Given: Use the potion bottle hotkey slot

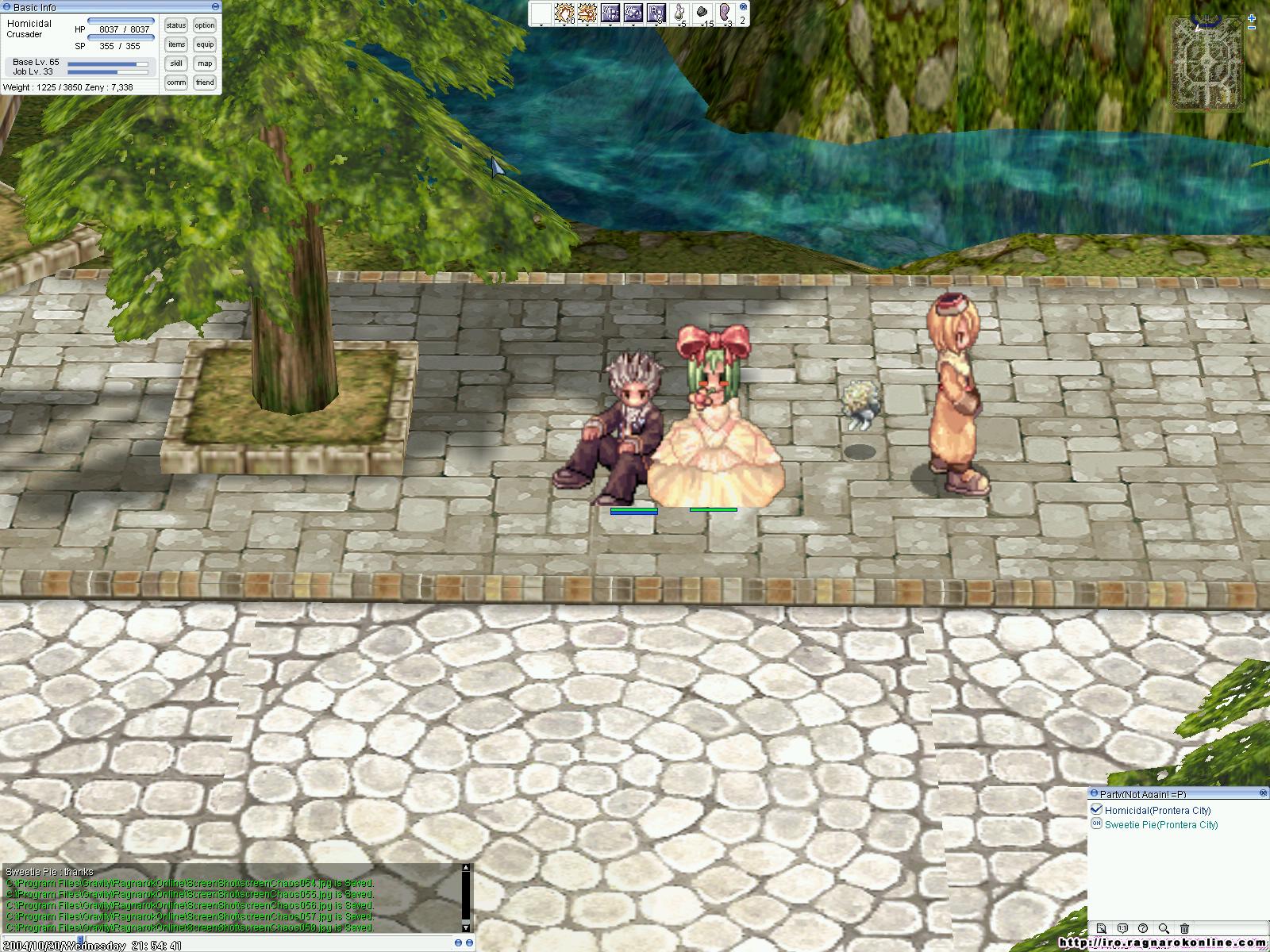Looking at the screenshot, I should click(679, 13).
